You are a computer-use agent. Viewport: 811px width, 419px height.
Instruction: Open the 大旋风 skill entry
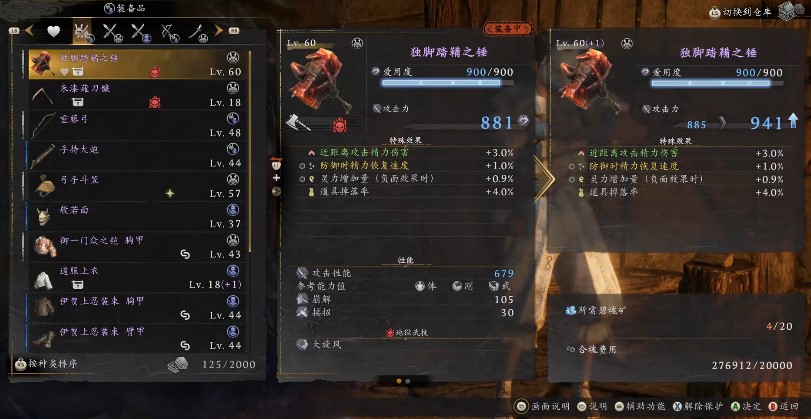pyautogui.click(x=326, y=344)
